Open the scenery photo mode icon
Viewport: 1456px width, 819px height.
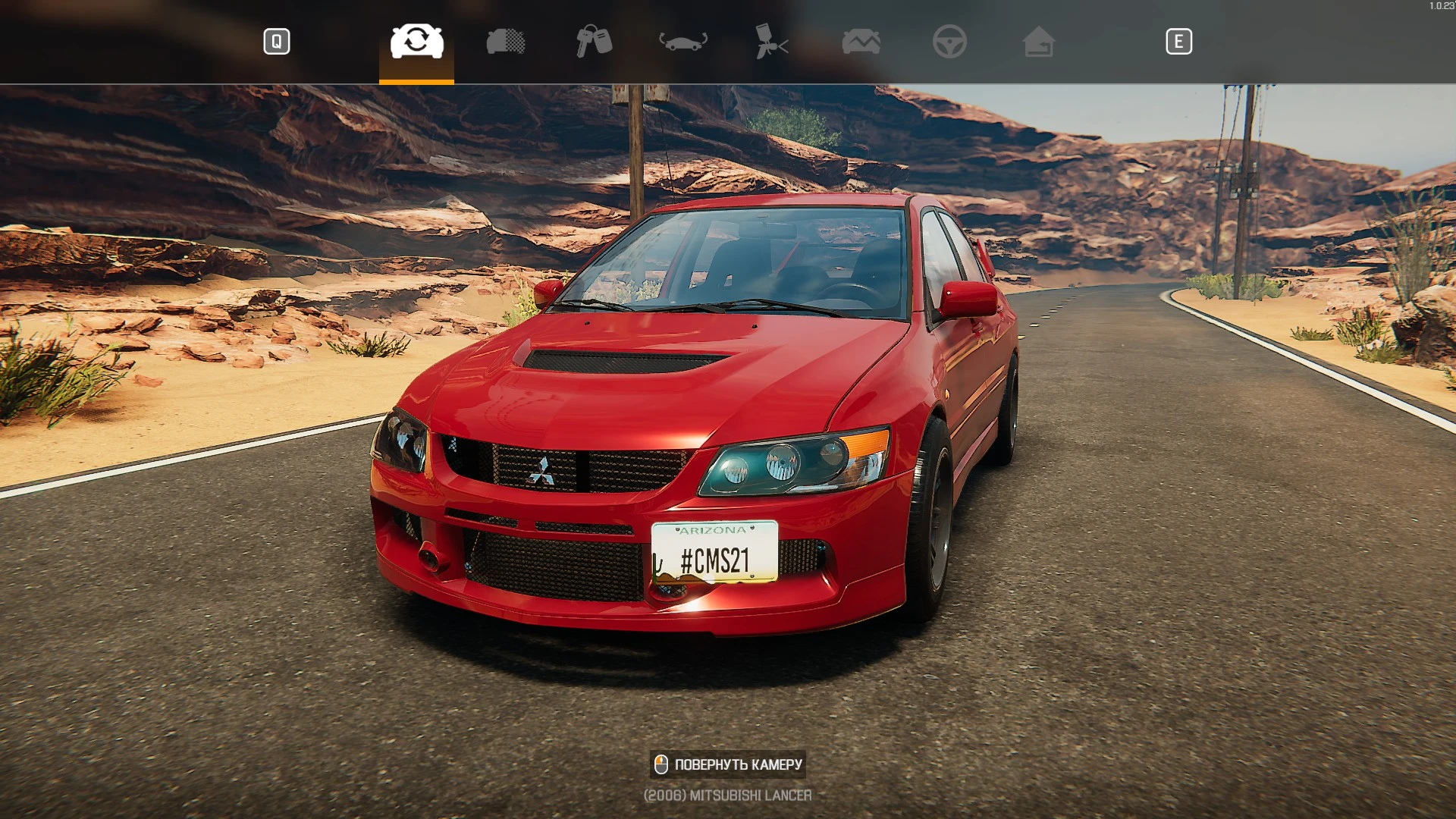coord(861,42)
